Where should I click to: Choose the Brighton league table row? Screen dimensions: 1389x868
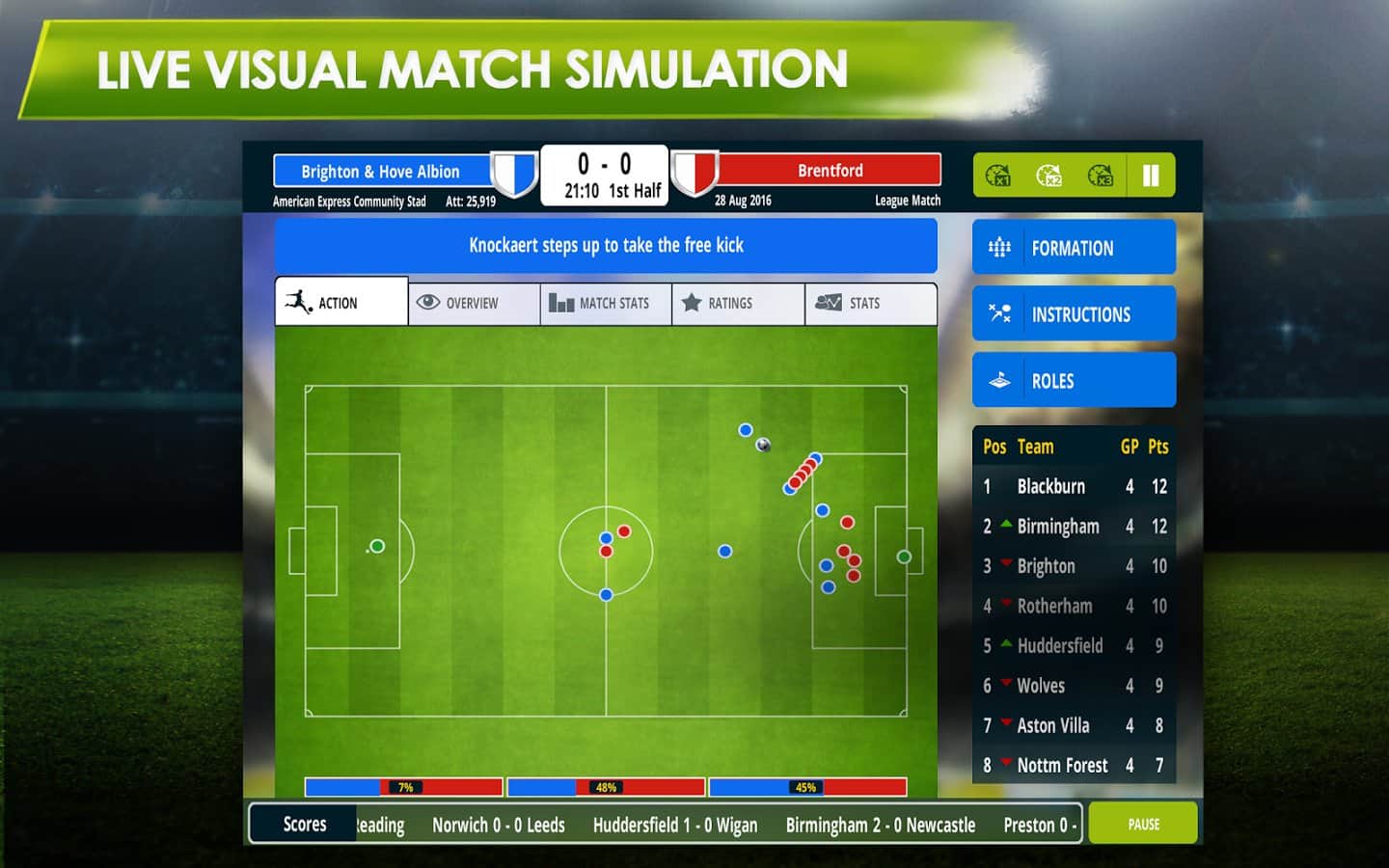(x=1074, y=566)
